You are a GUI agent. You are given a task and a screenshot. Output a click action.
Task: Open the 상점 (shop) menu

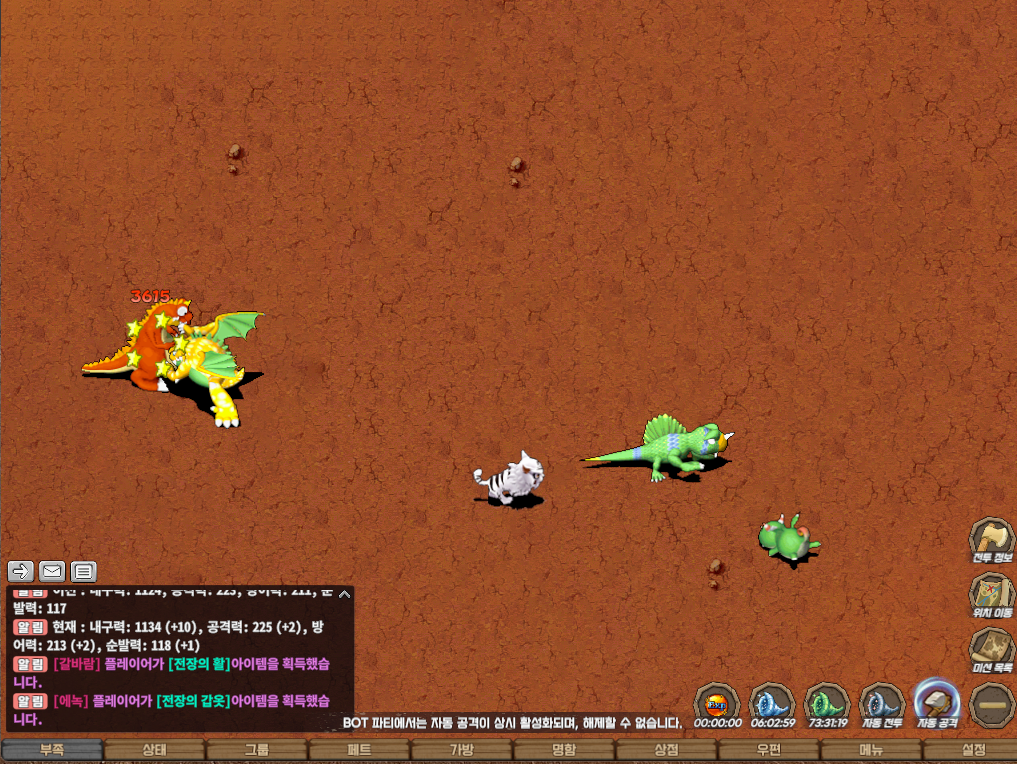pyautogui.click(x=666, y=750)
